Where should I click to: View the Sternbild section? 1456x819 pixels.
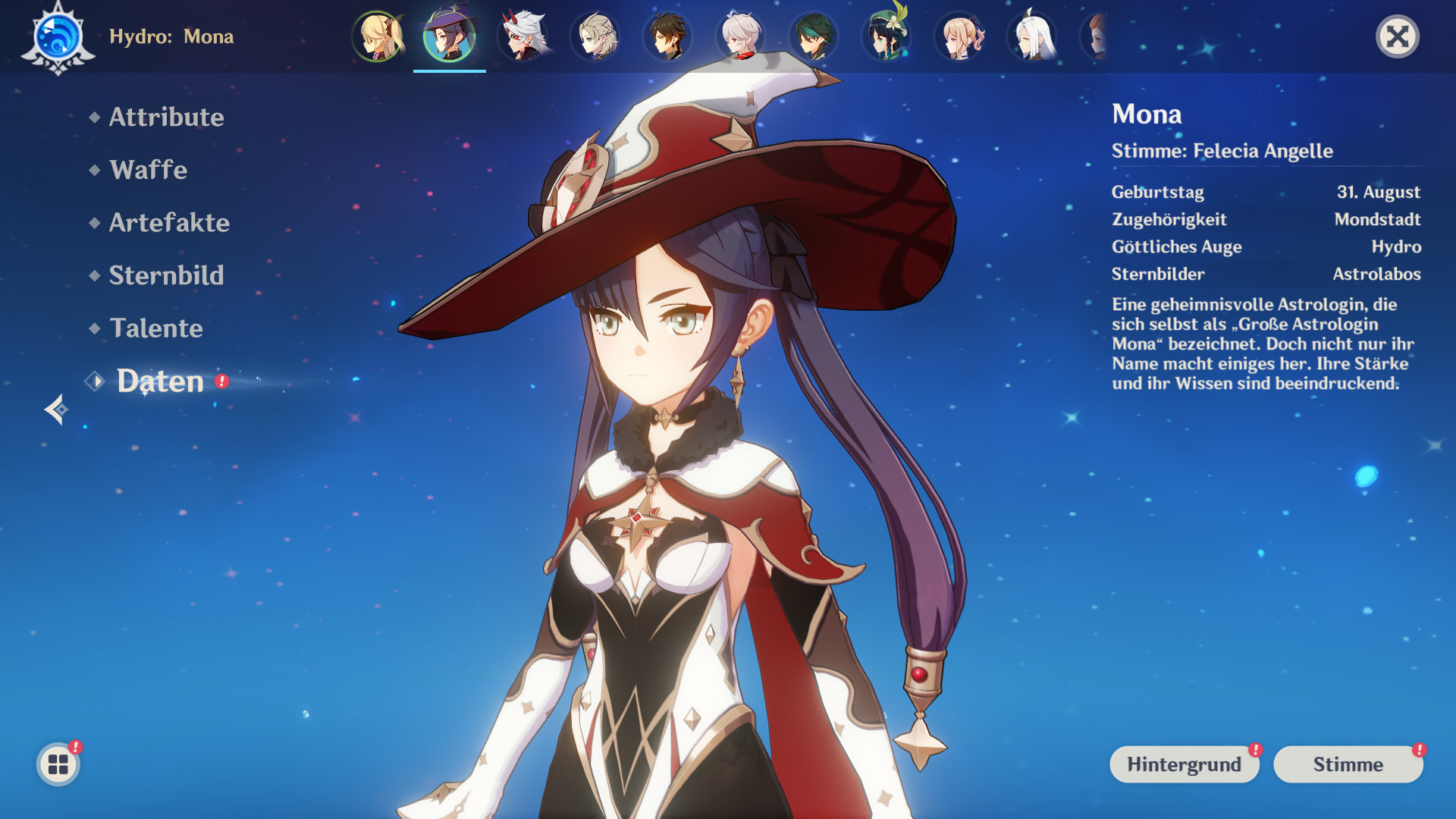click(x=167, y=275)
